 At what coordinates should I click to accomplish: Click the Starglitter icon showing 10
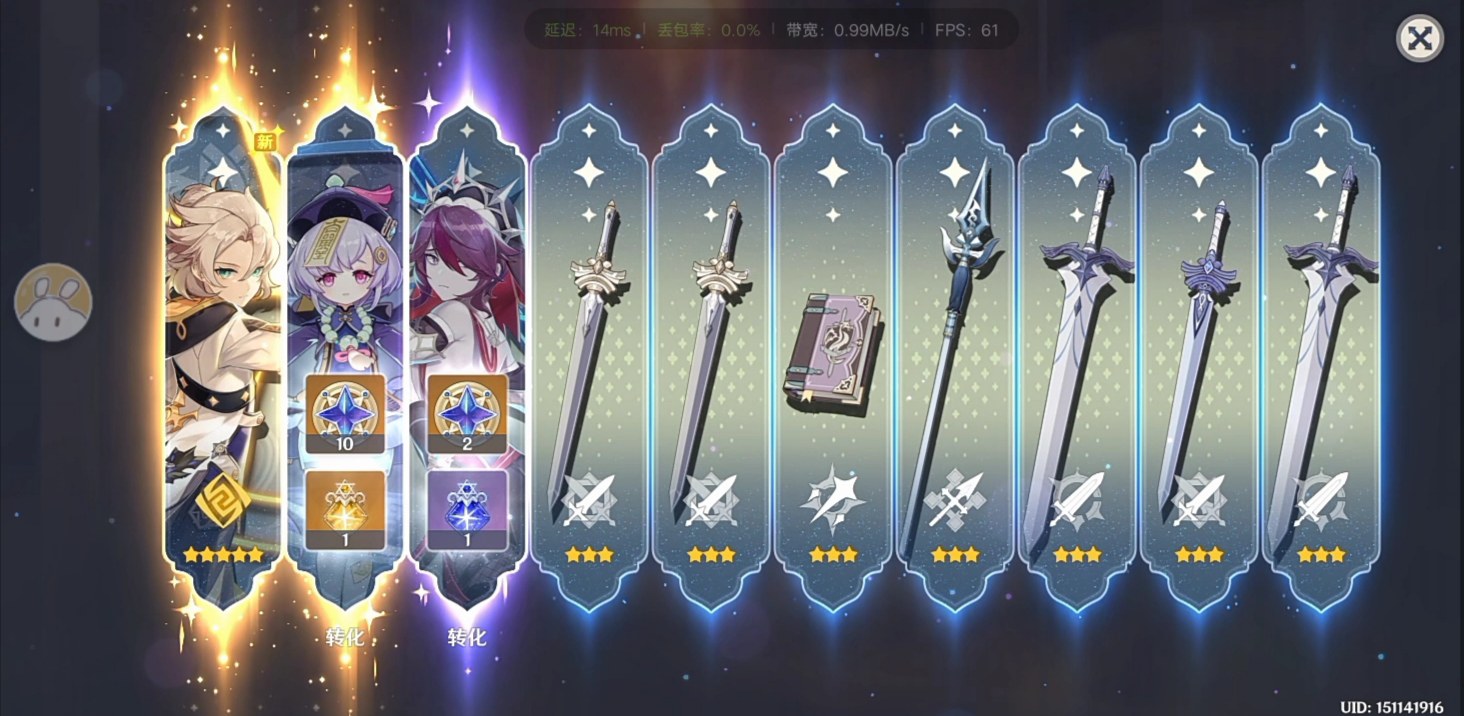click(345, 414)
